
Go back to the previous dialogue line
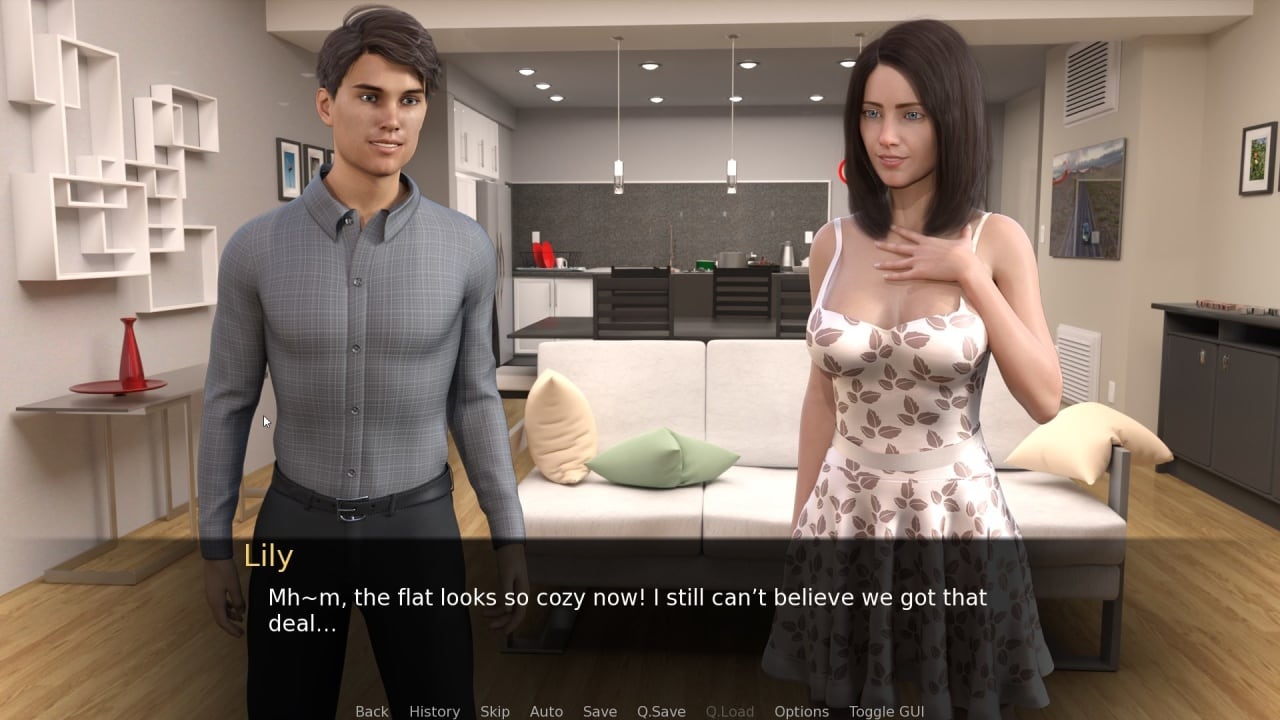tap(371, 711)
